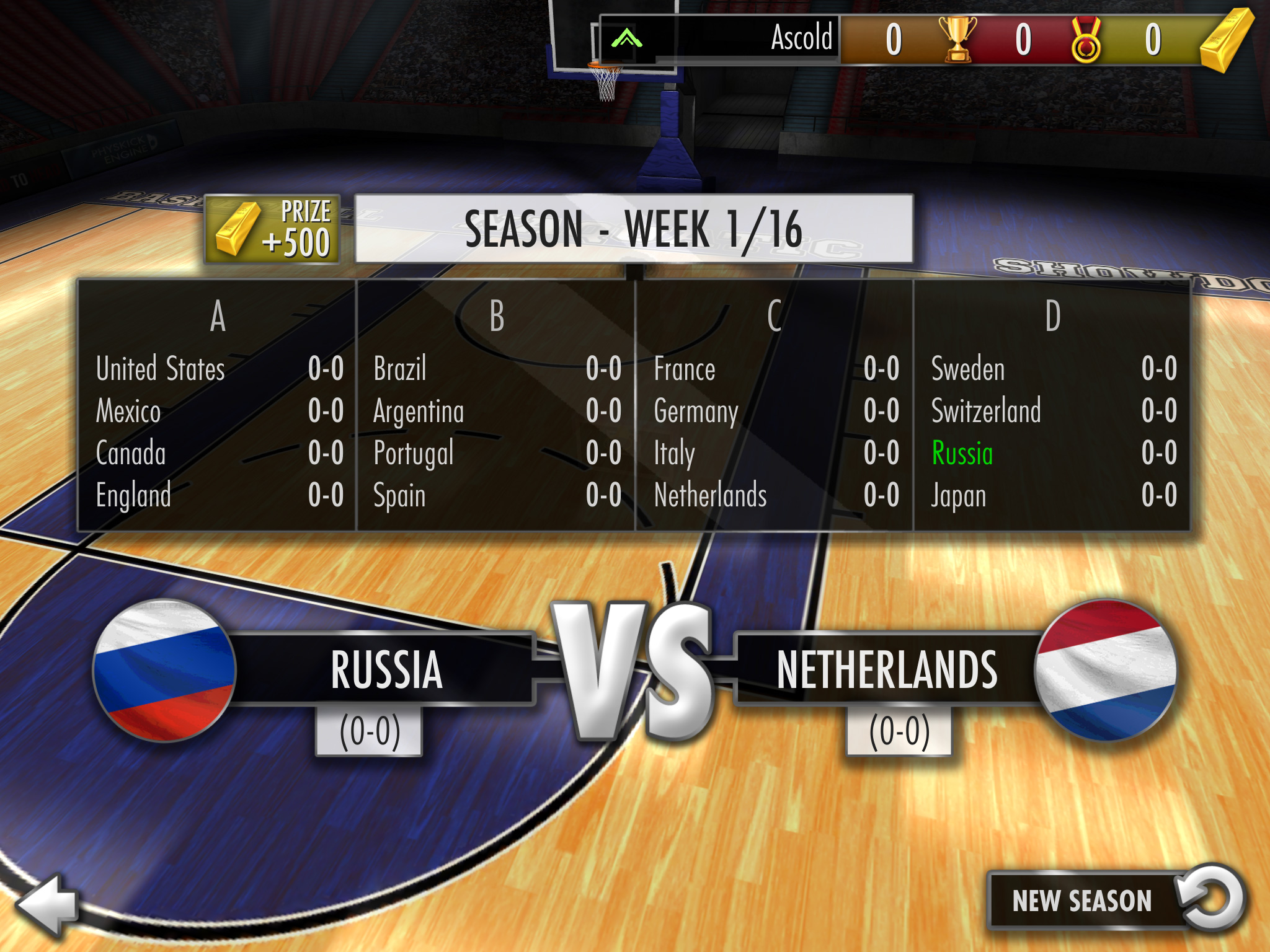This screenshot has width=1270, height=952.
Task: Tap the red ribbon medal icon
Action: (x=1086, y=40)
